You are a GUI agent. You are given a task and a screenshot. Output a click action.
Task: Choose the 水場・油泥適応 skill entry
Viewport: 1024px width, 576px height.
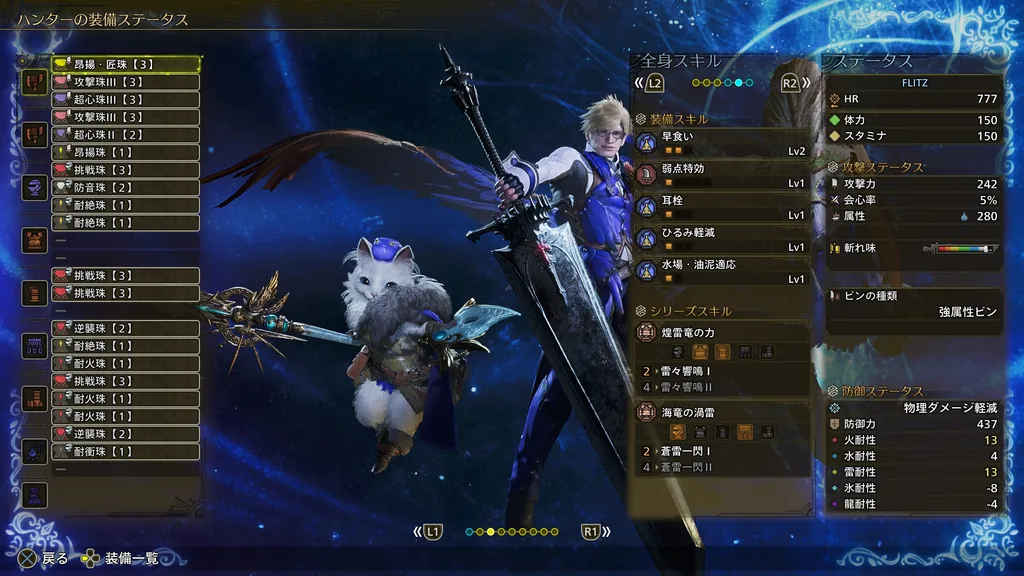click(721, 270)
